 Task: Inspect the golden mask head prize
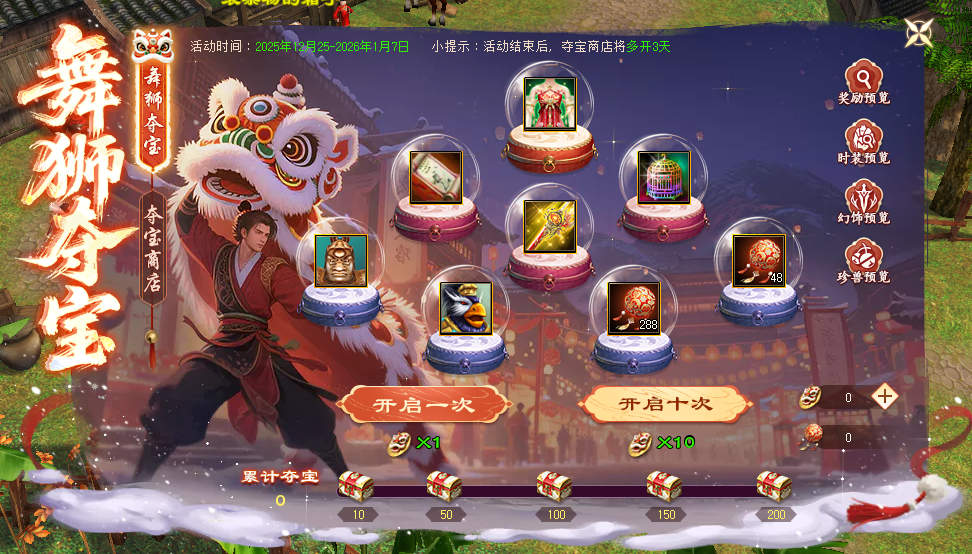(341, 260)
